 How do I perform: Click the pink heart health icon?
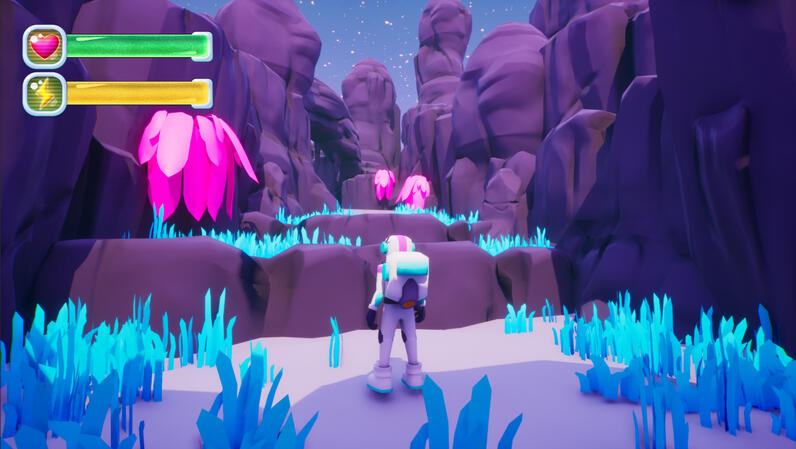click(x=44, y=46)
